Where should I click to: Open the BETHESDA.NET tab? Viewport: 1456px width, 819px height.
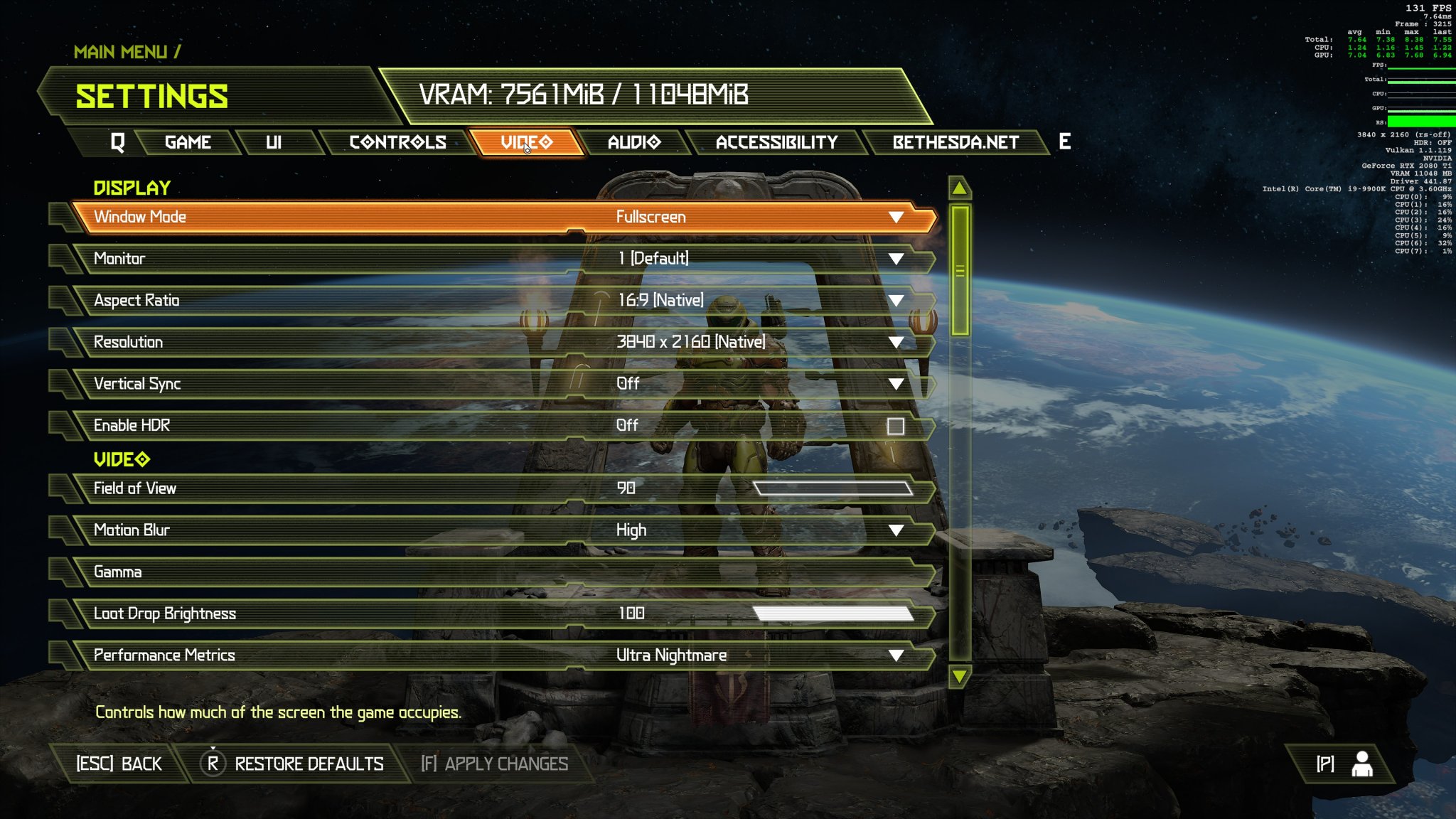click(x=956, y=141)
